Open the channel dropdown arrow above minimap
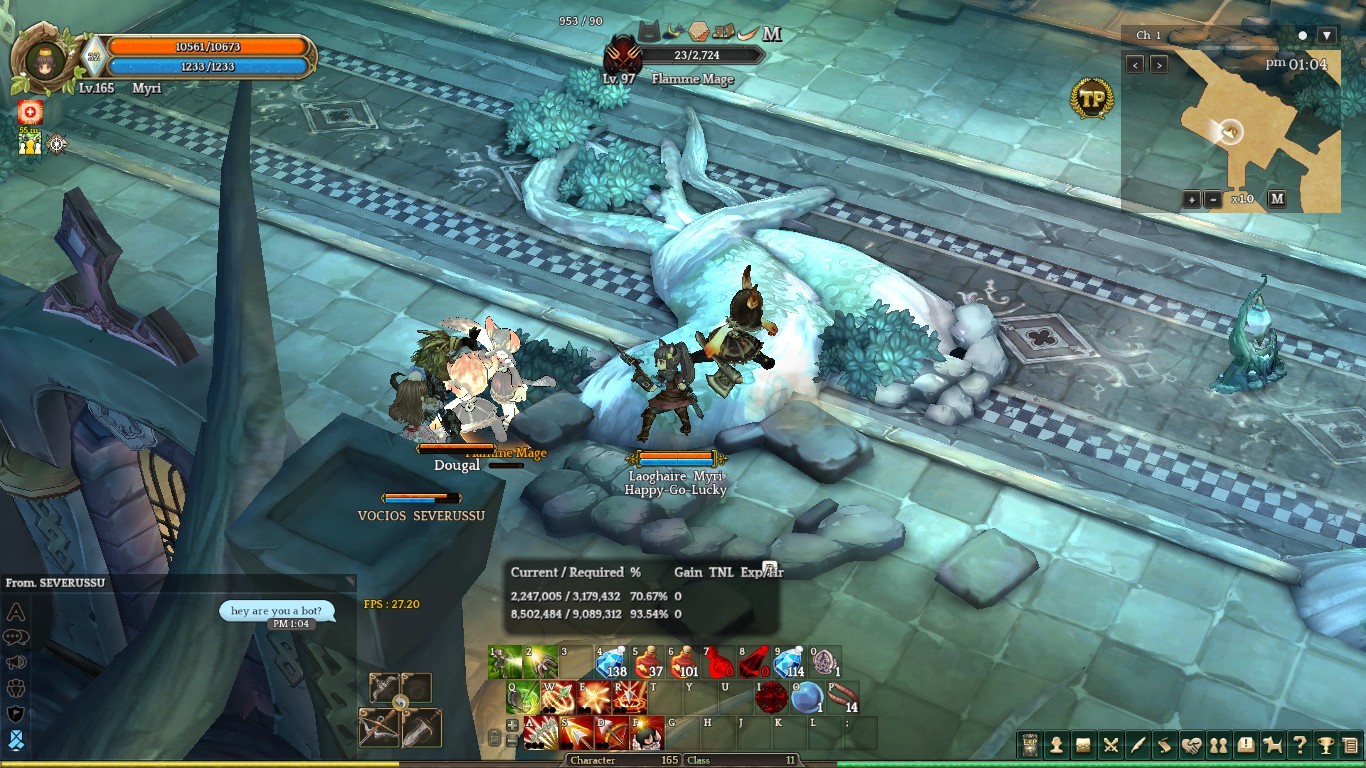The image size is (1366, 768). [x=1327, y=35]
